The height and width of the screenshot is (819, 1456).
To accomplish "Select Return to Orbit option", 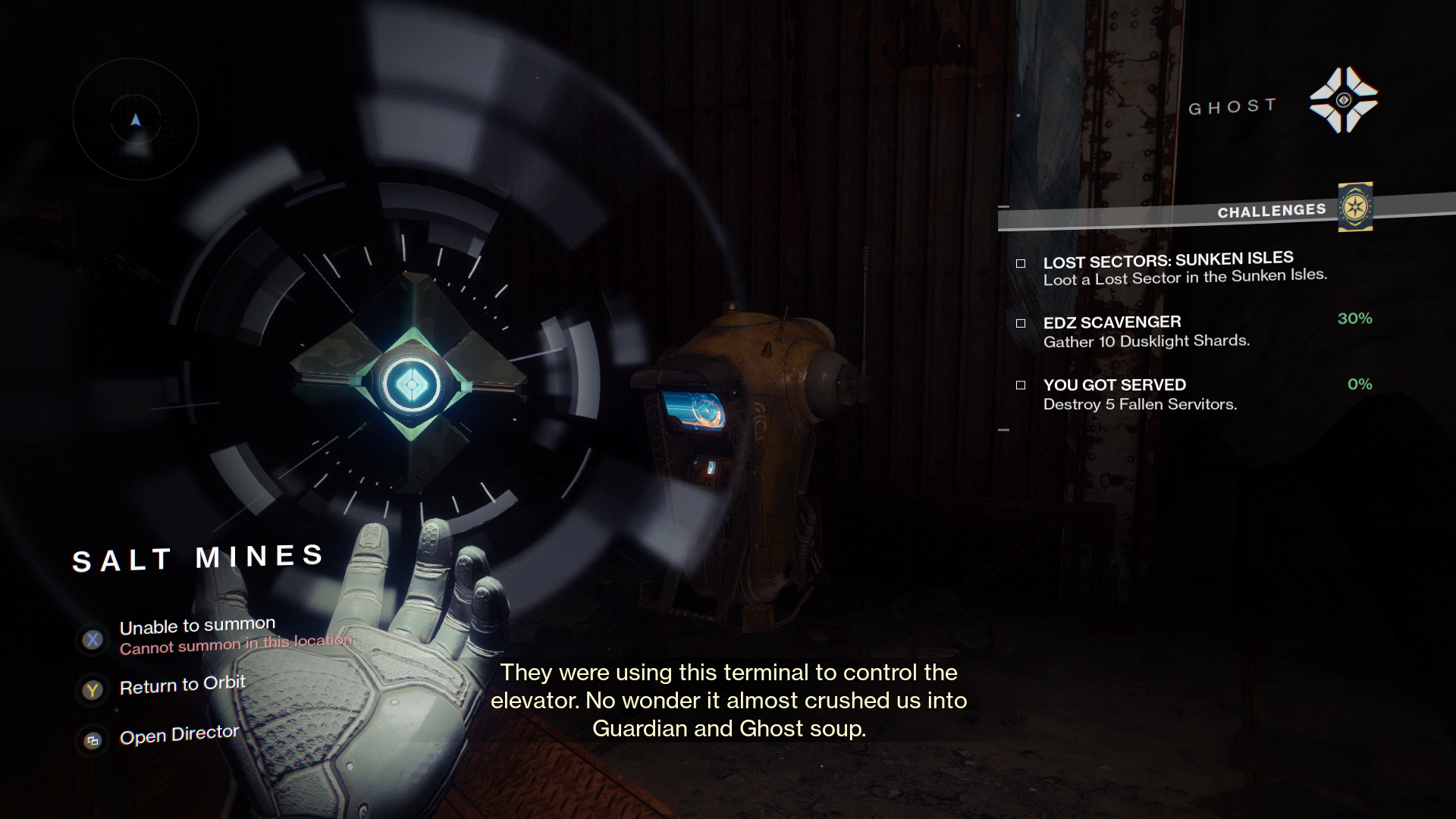I will point(182,686).
